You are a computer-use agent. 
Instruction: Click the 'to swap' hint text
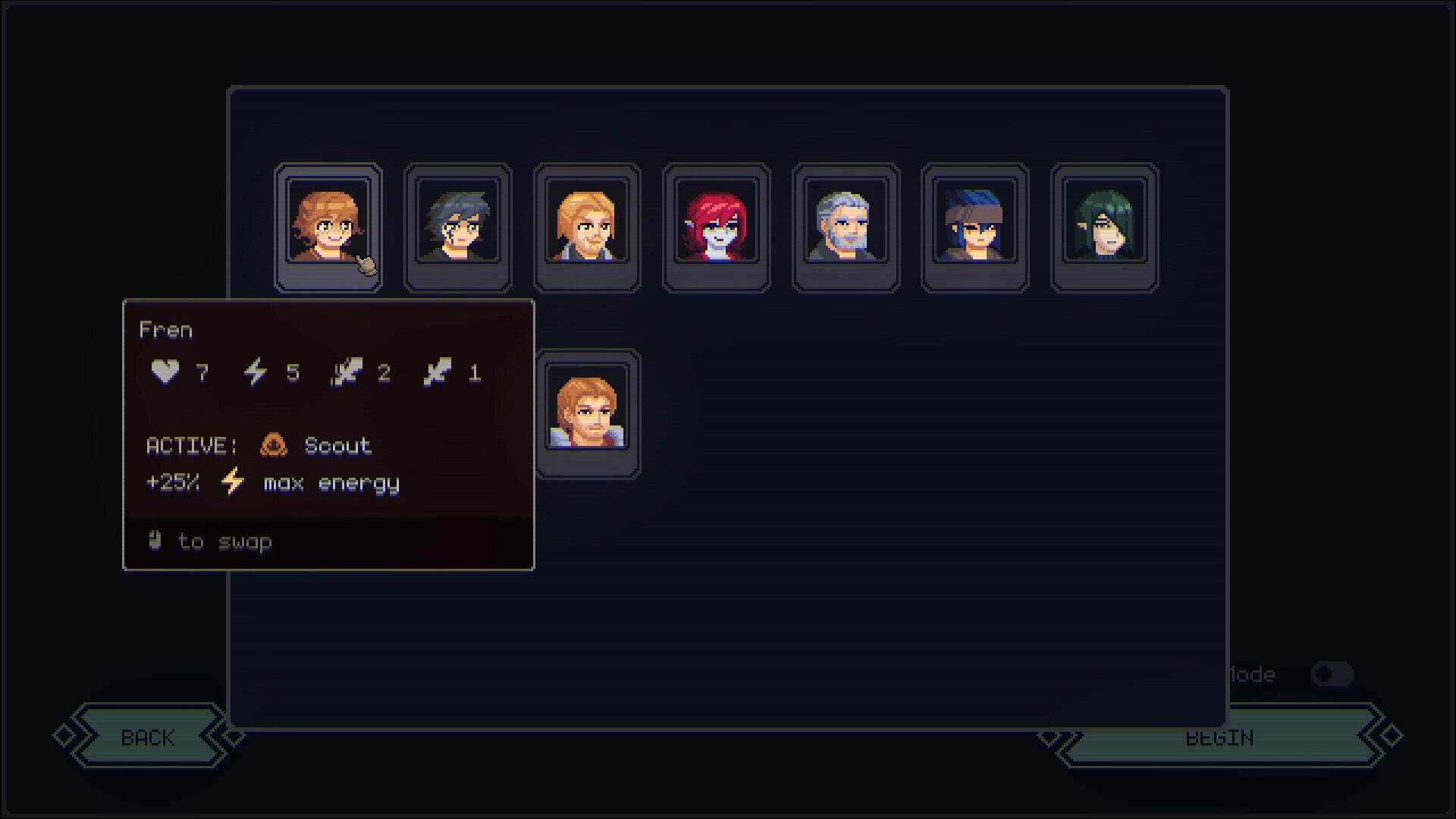[x=223, y=541]
